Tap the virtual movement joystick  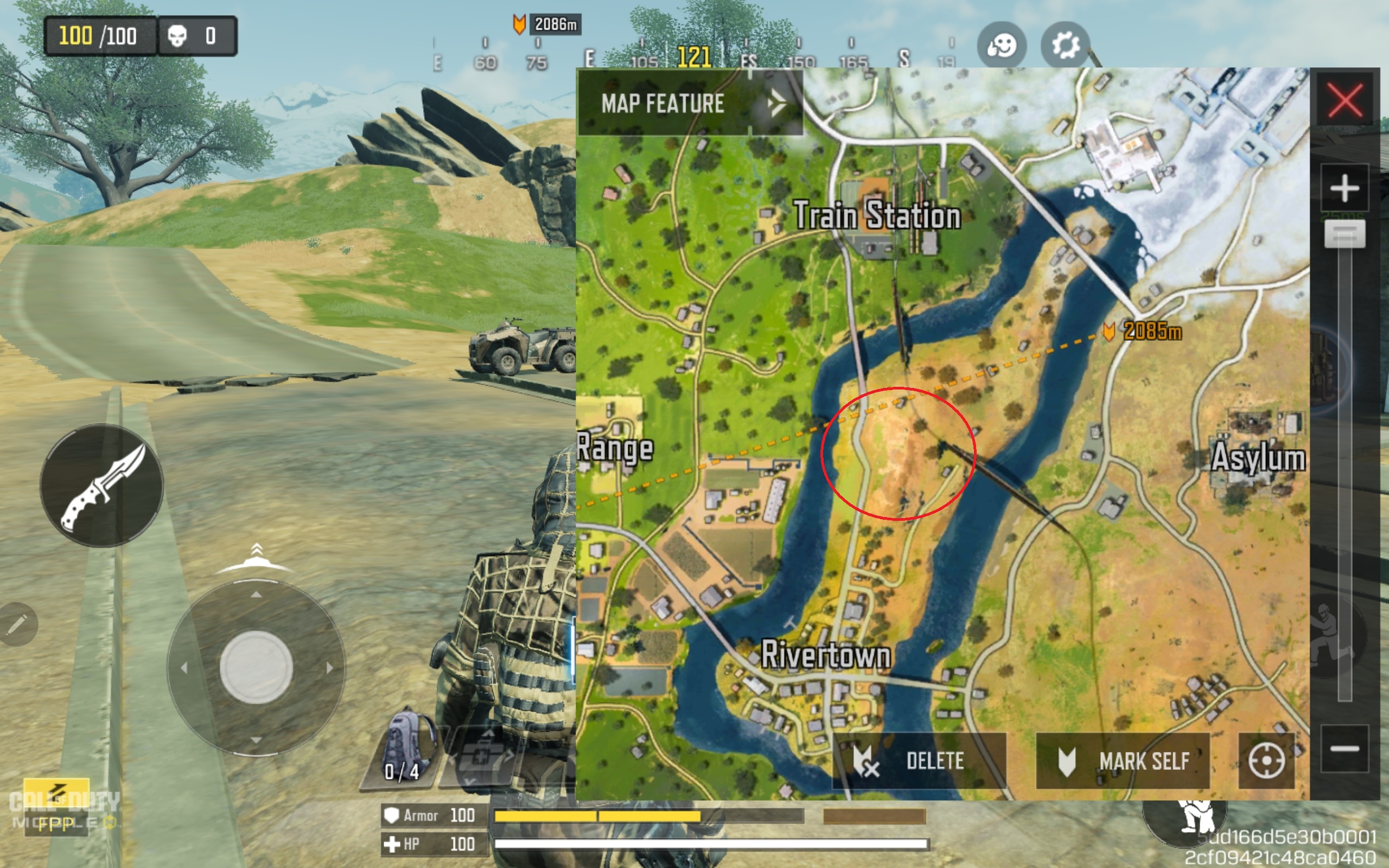click(x=256, y=667)
